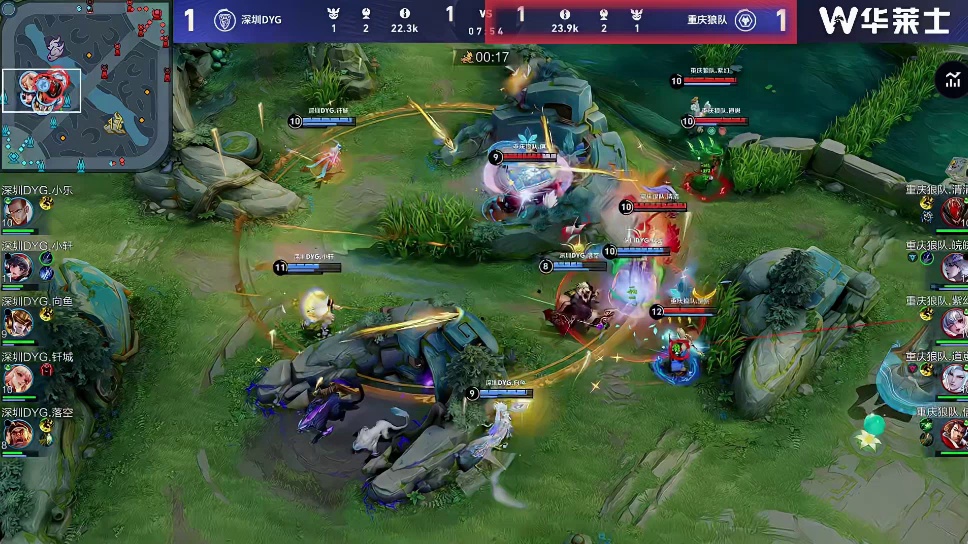The width and height of the screenshot is (968, 544).
Task: Open the stats chart panel button
Action: coord(949,81)
